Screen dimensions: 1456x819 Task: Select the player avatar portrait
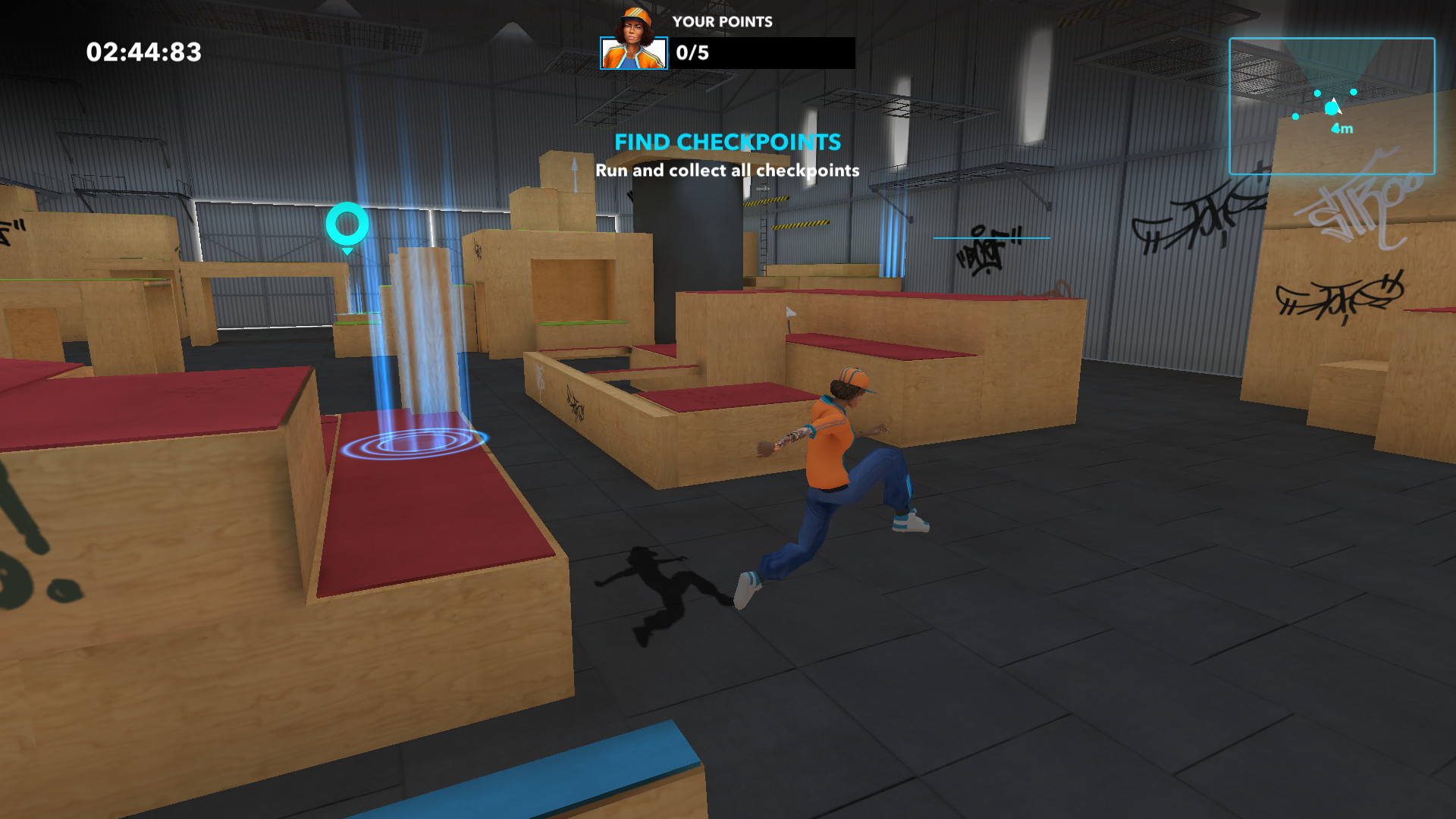click(x=634, y=53)
